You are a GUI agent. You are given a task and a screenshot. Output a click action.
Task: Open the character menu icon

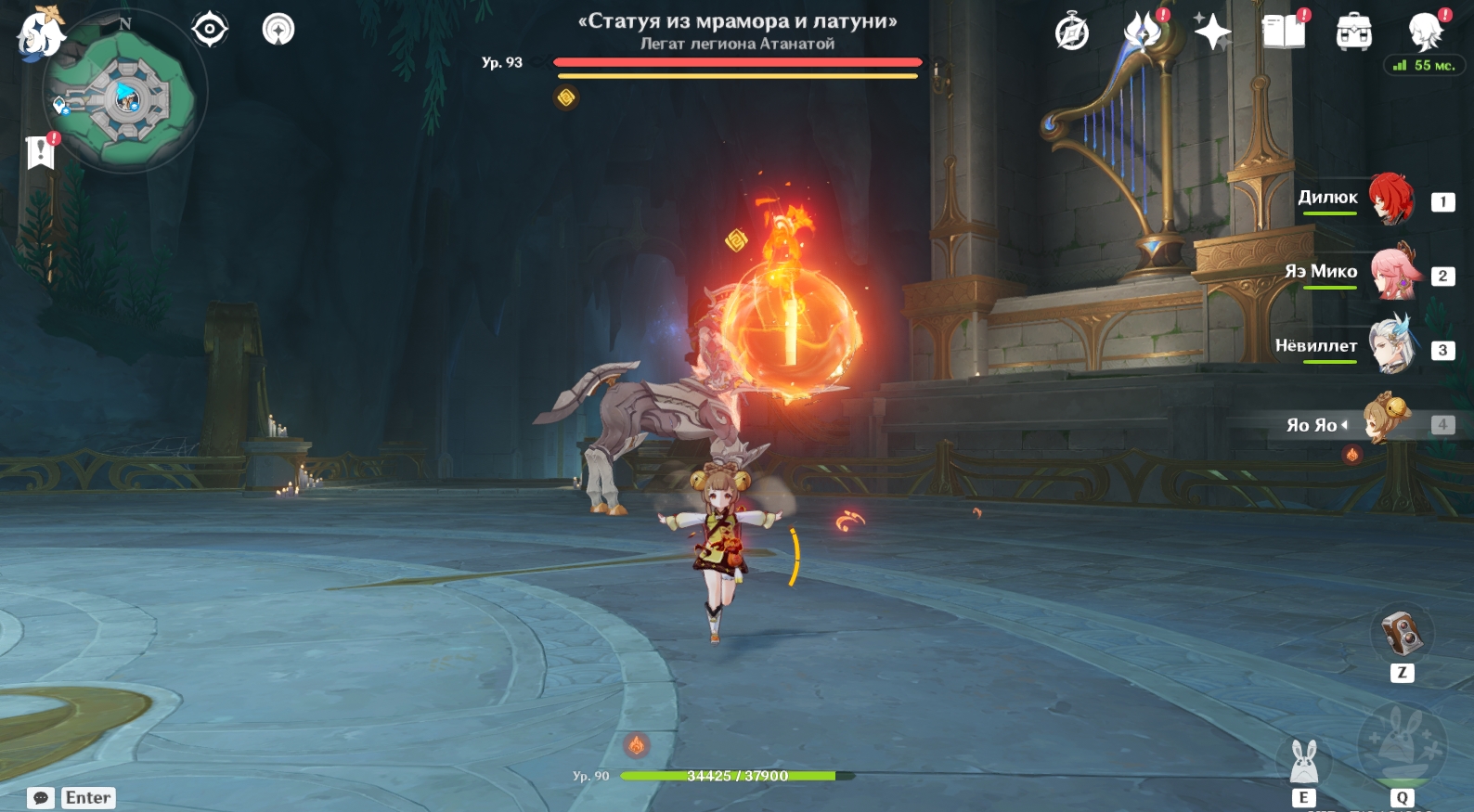1425,32
